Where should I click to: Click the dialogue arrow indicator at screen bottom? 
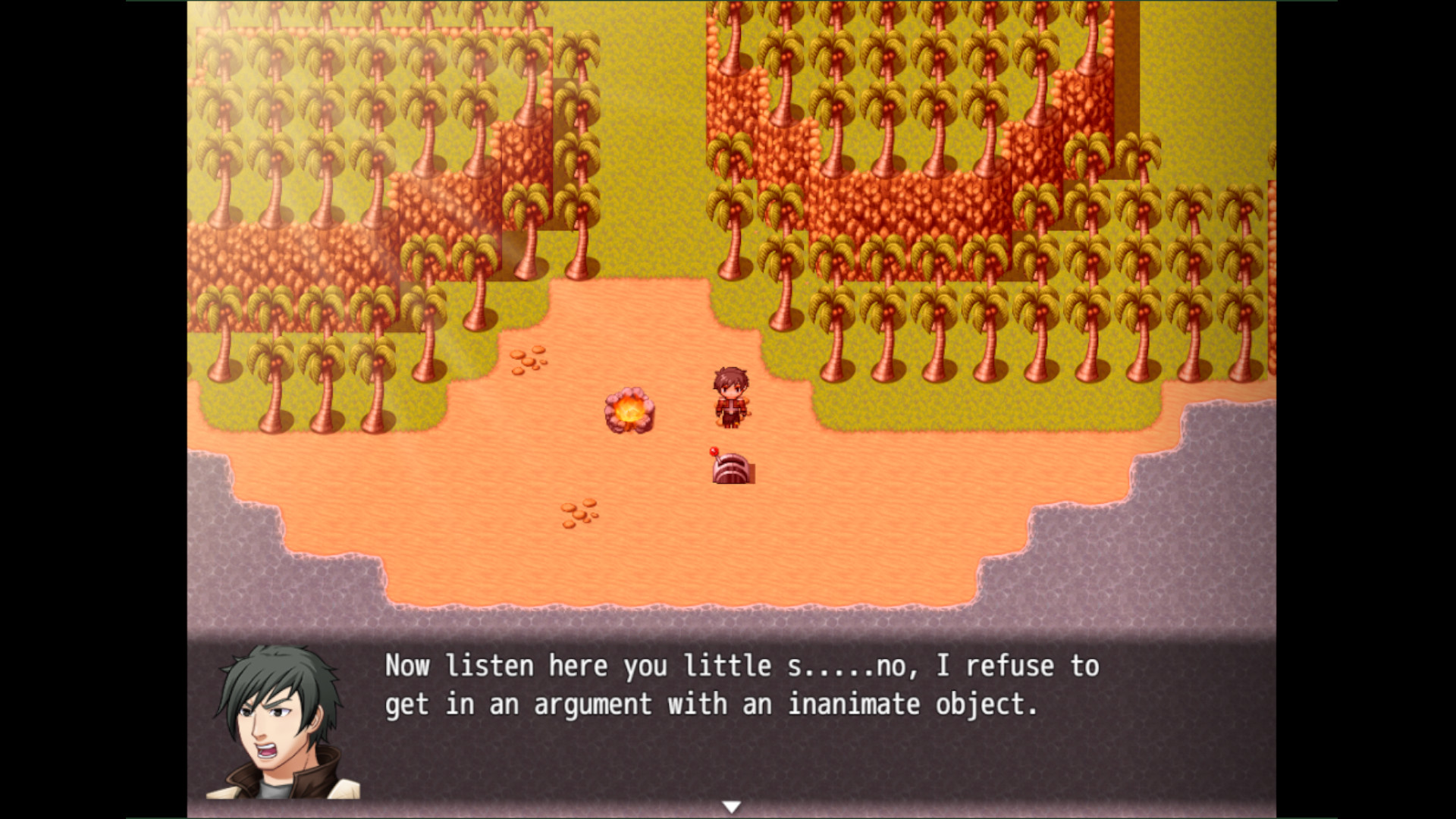point(732,806)
